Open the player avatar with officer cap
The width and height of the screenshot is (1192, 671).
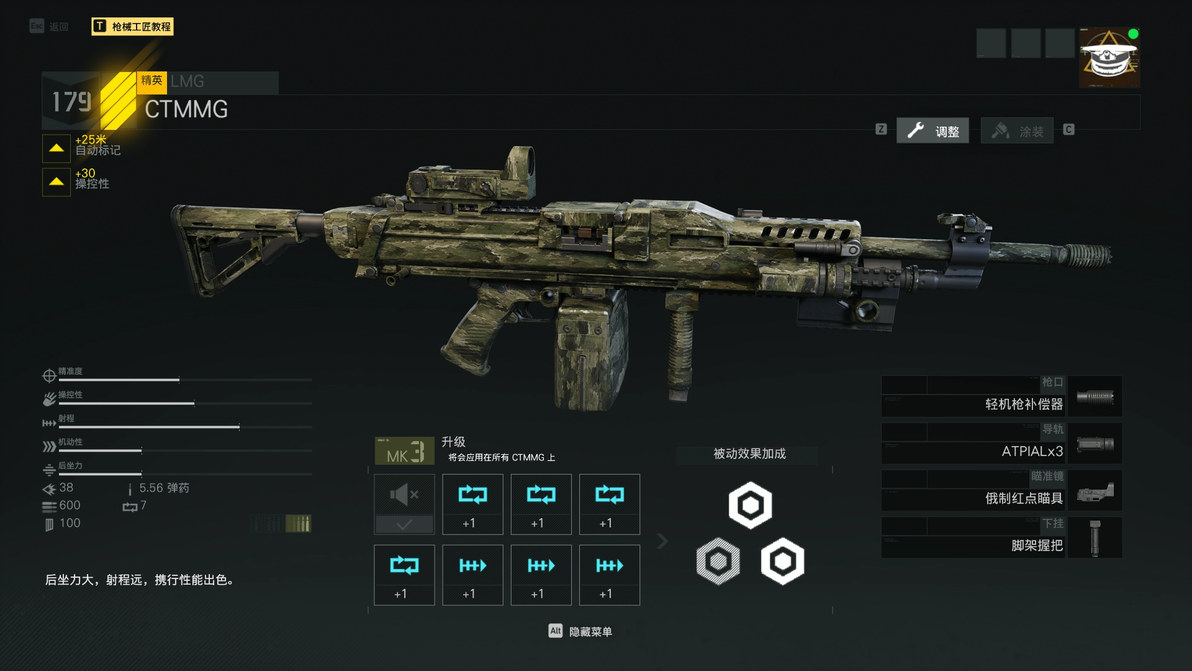click(1108, 58)
